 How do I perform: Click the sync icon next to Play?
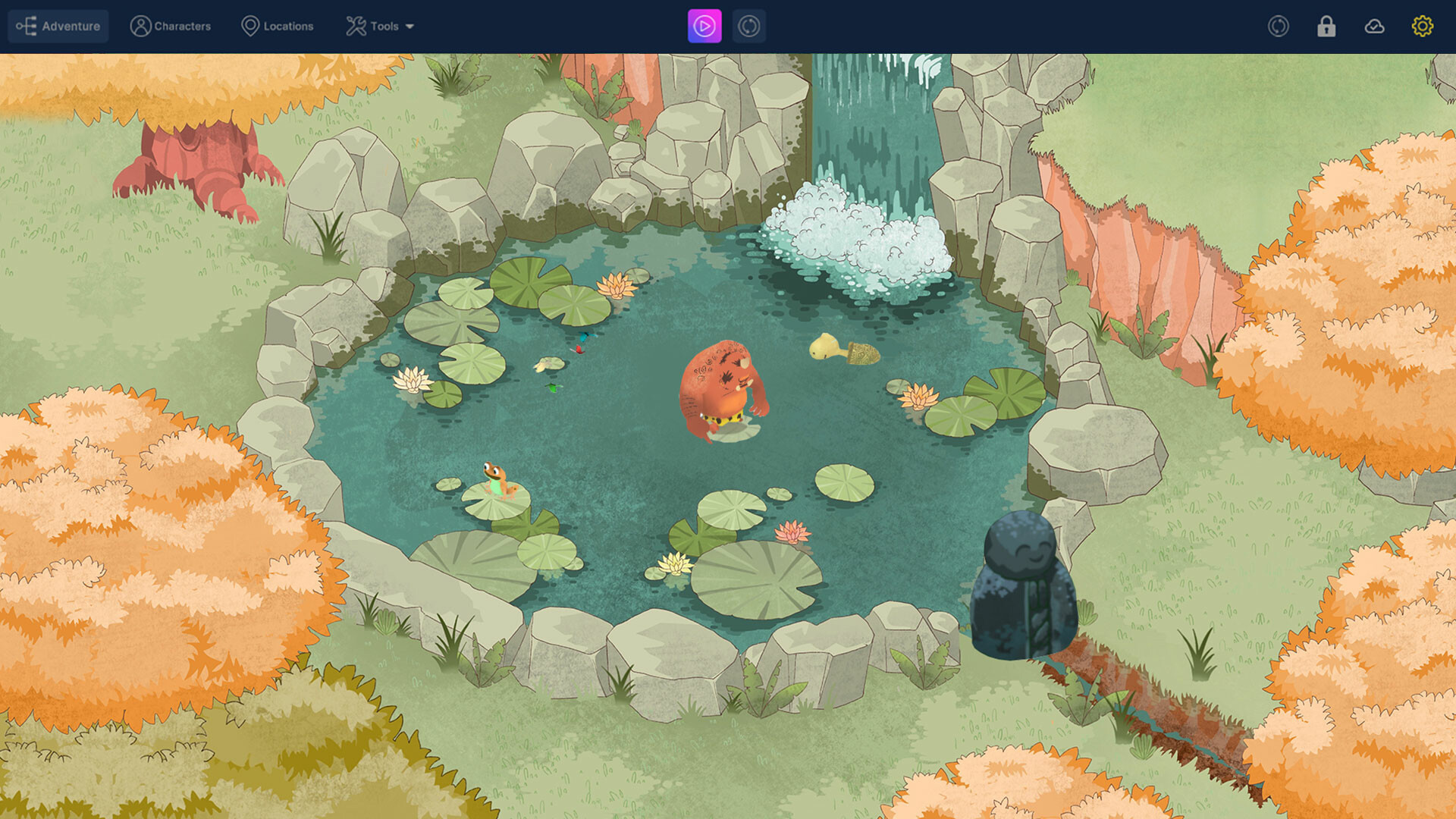pos(748,26)
